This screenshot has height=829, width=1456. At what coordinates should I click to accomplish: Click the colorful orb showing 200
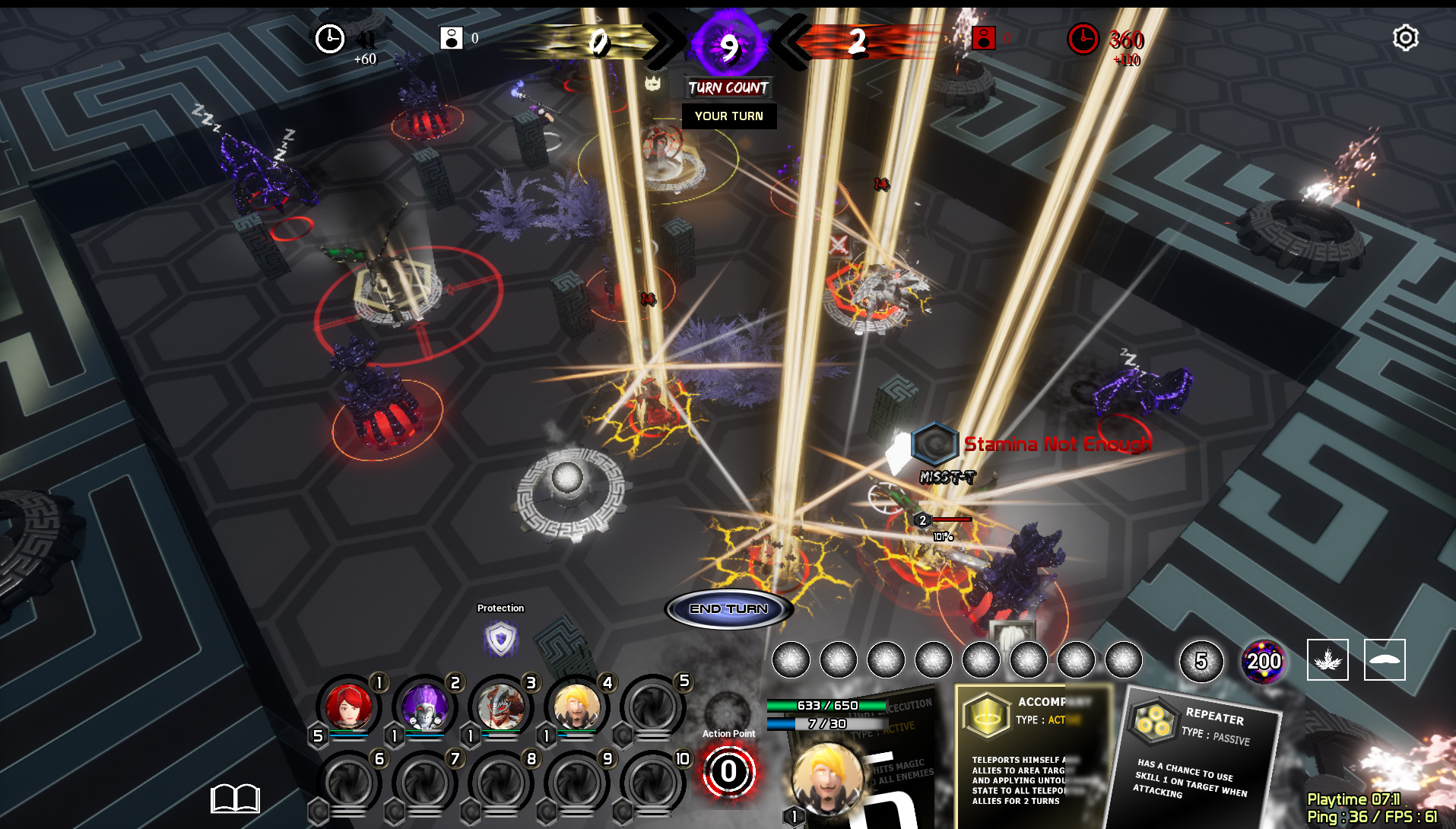[1261, 662]
